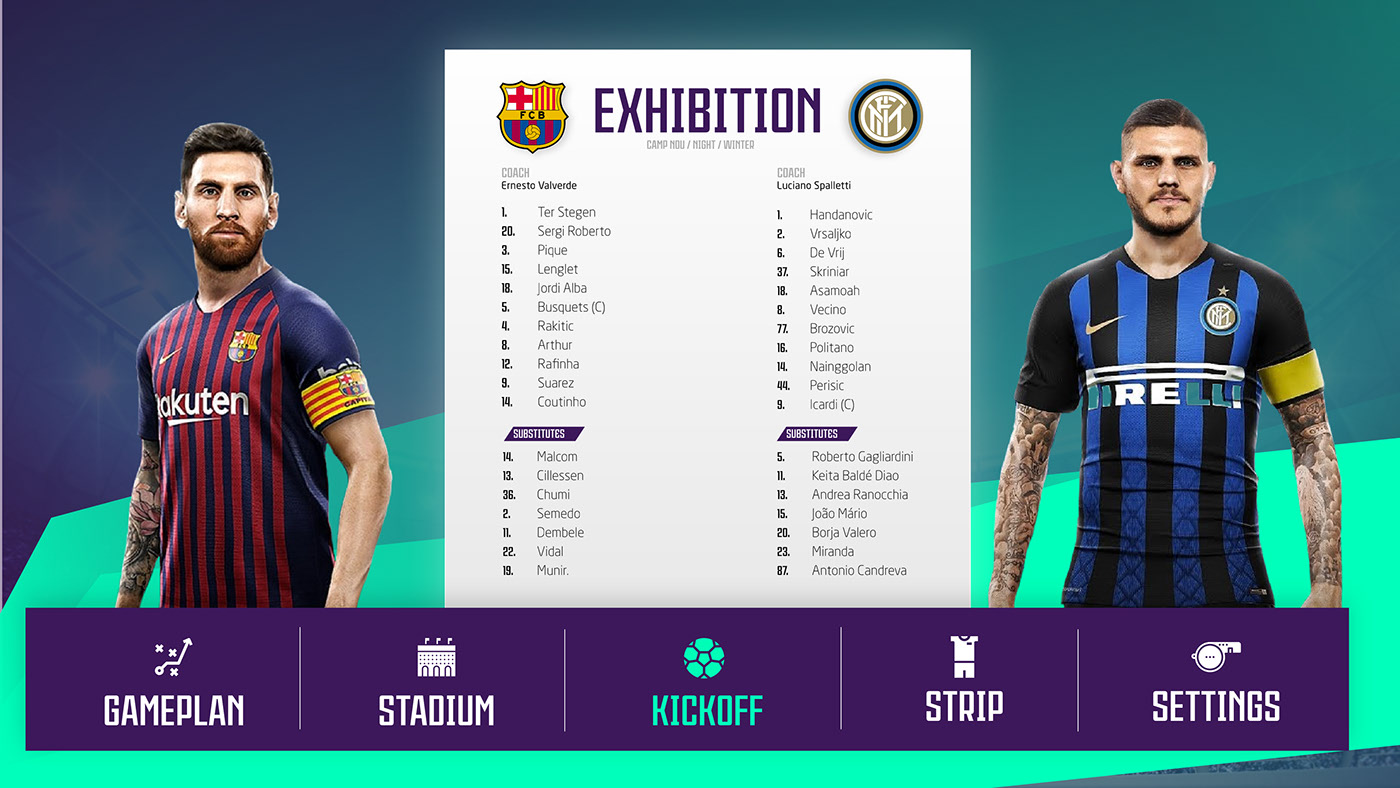This screenshot has height=788, width=1400.
Task: Choose substitute Antonio Candreva
Action: tap(859, 571)
